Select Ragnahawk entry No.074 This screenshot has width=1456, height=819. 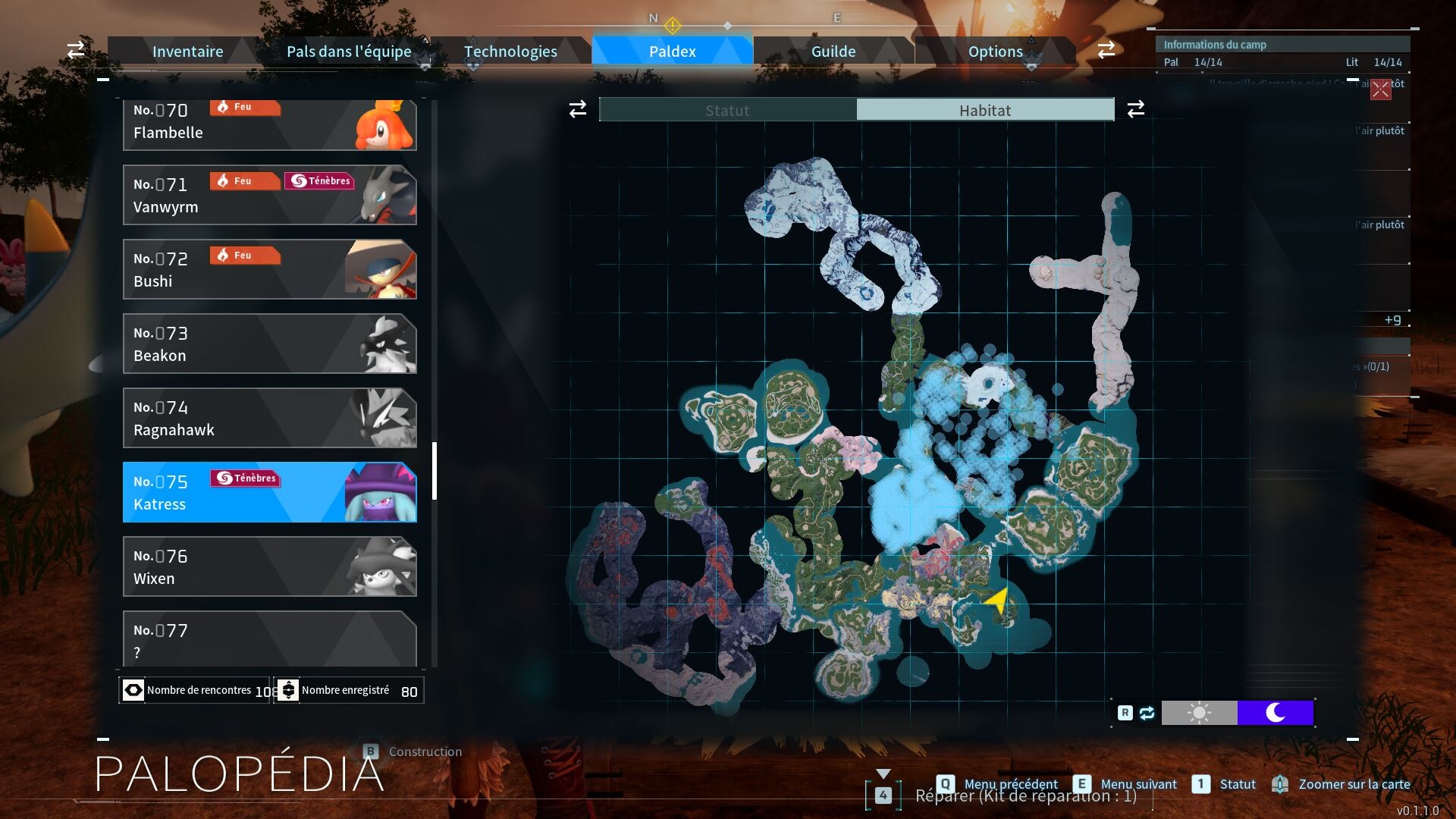click(x=269, y=418)
